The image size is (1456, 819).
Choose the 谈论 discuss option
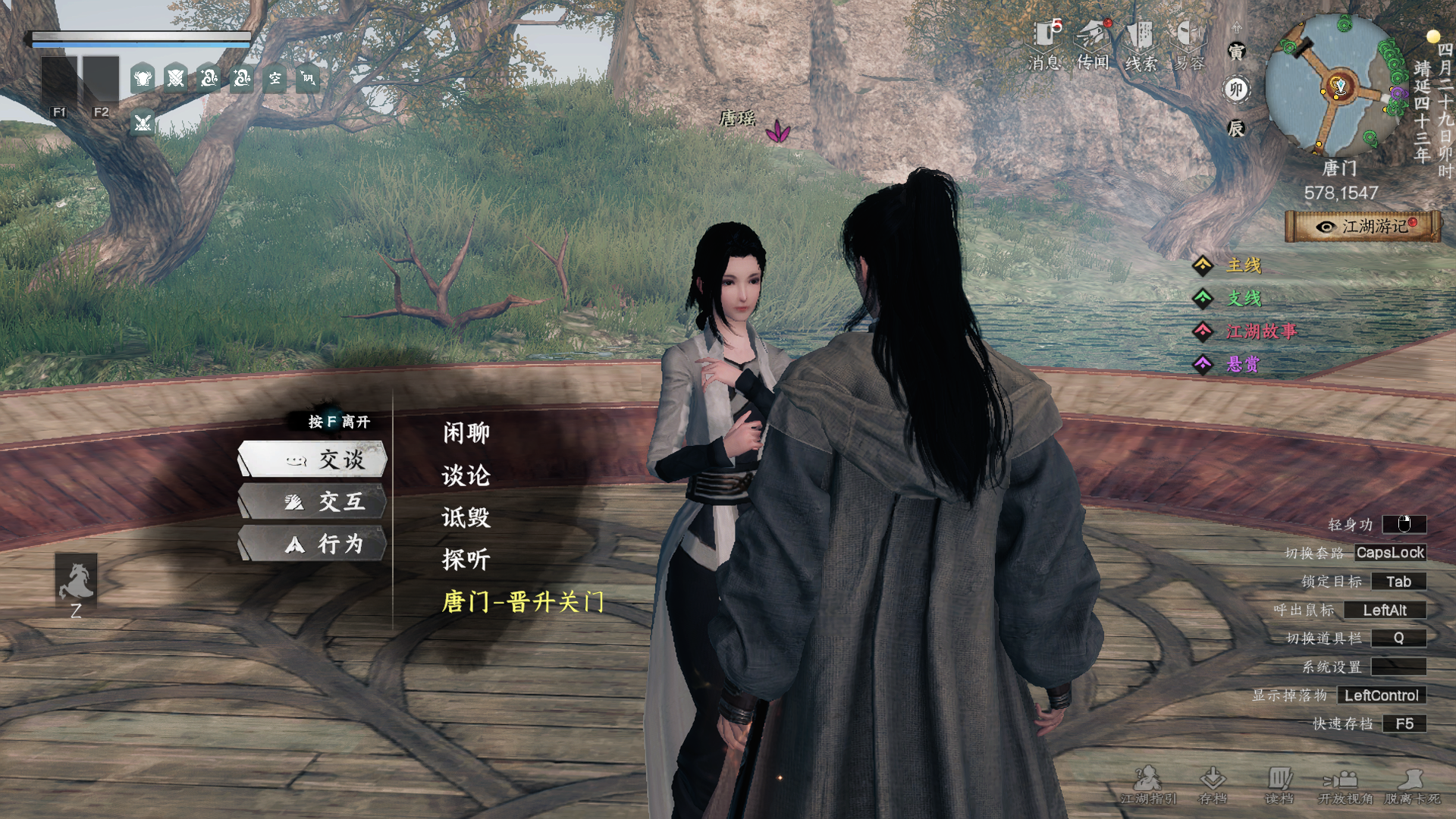tap(466, 475)
